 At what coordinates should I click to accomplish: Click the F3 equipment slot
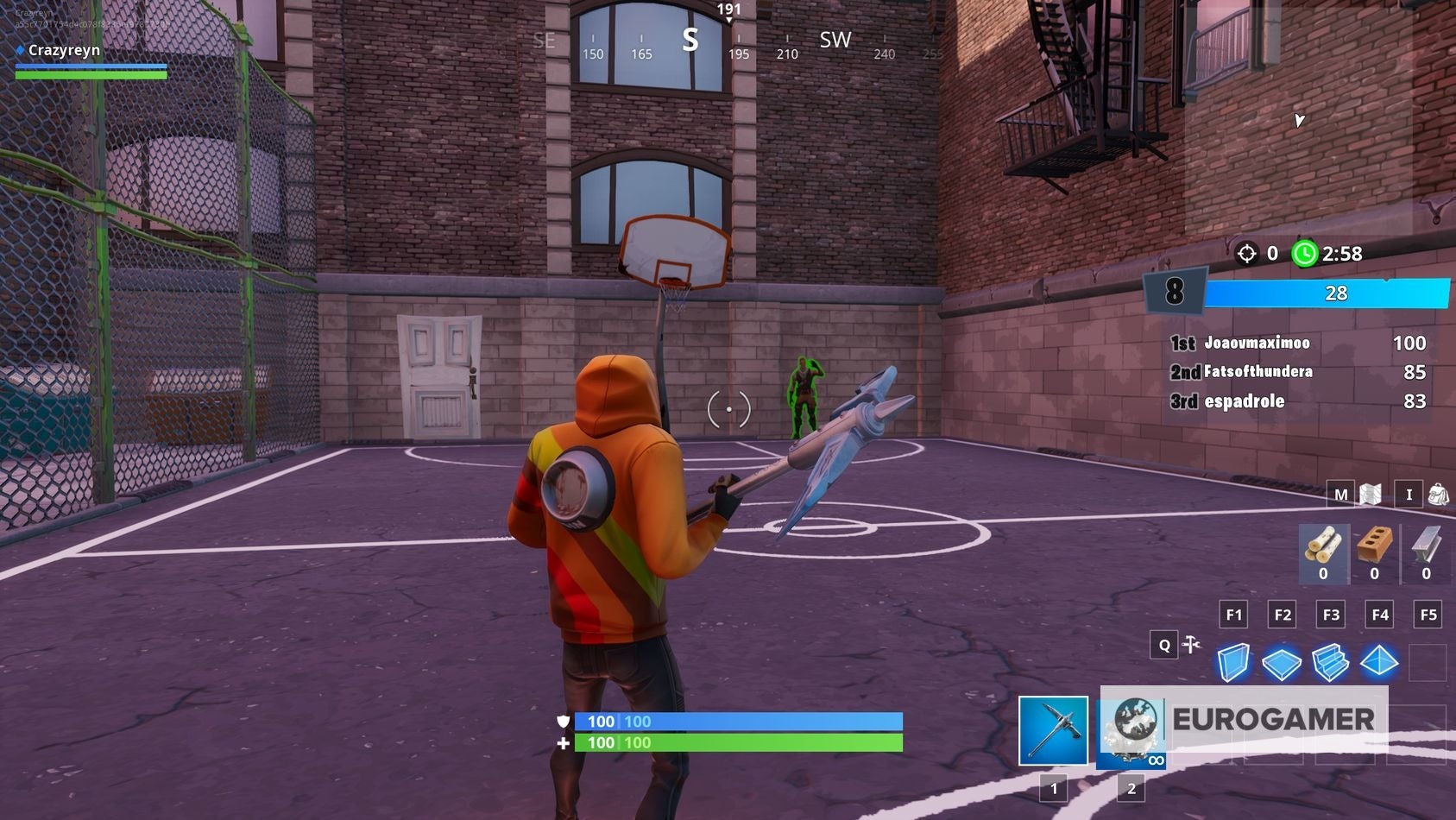pos(1330,614)
